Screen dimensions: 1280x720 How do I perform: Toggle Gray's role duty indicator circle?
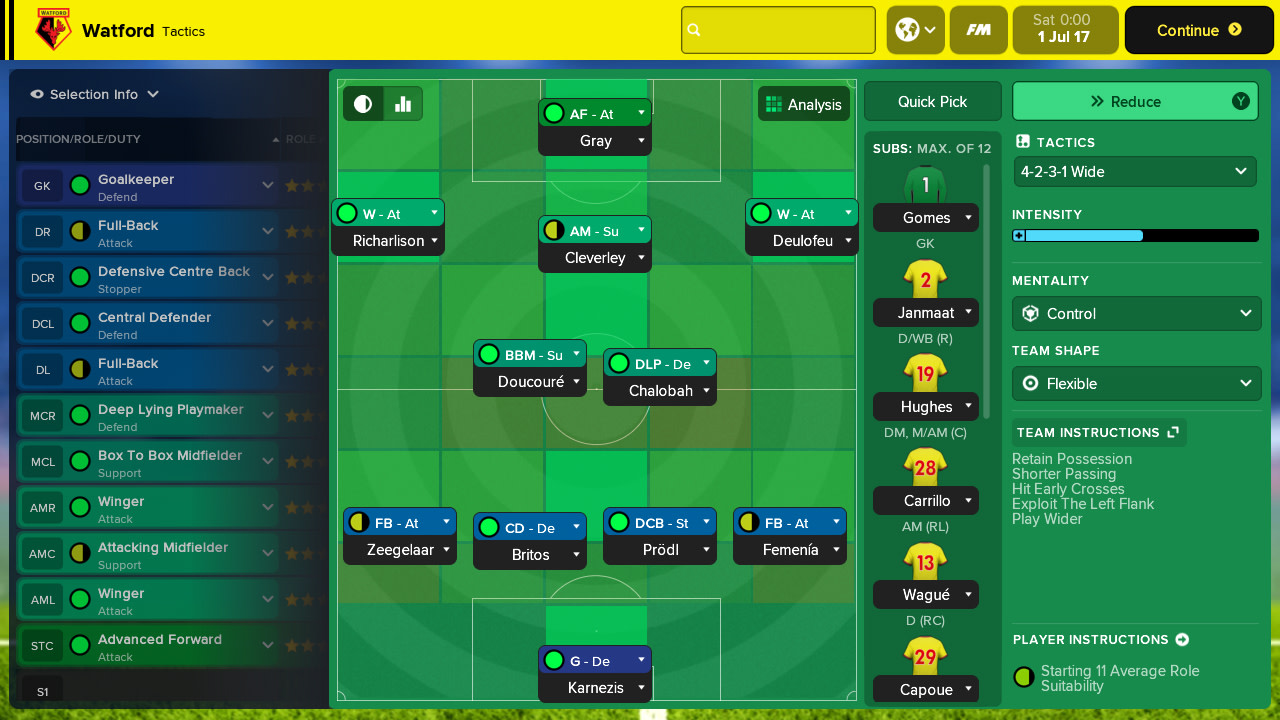(554, 113)
